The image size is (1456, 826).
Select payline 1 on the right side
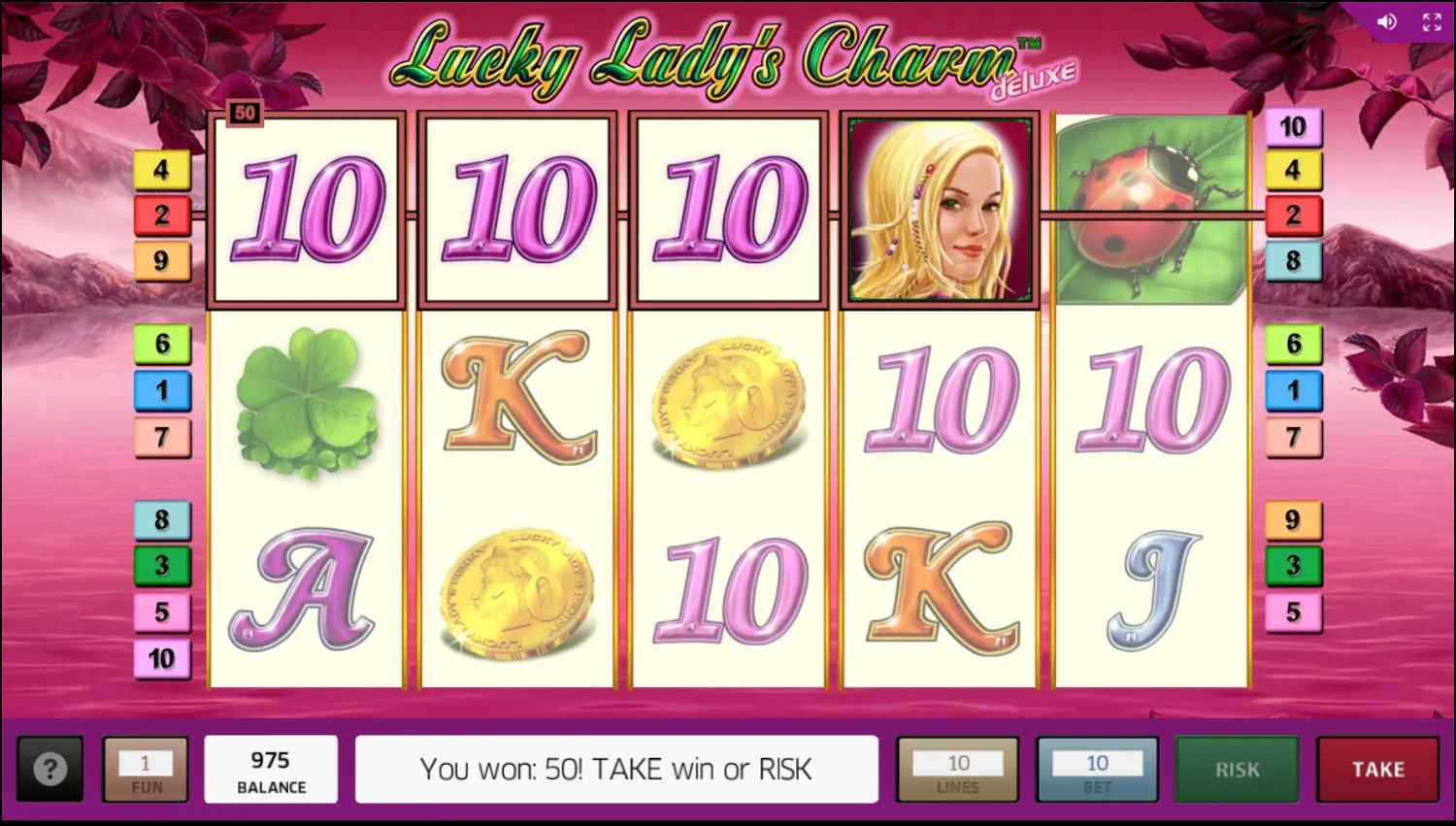coord(1292,390)
